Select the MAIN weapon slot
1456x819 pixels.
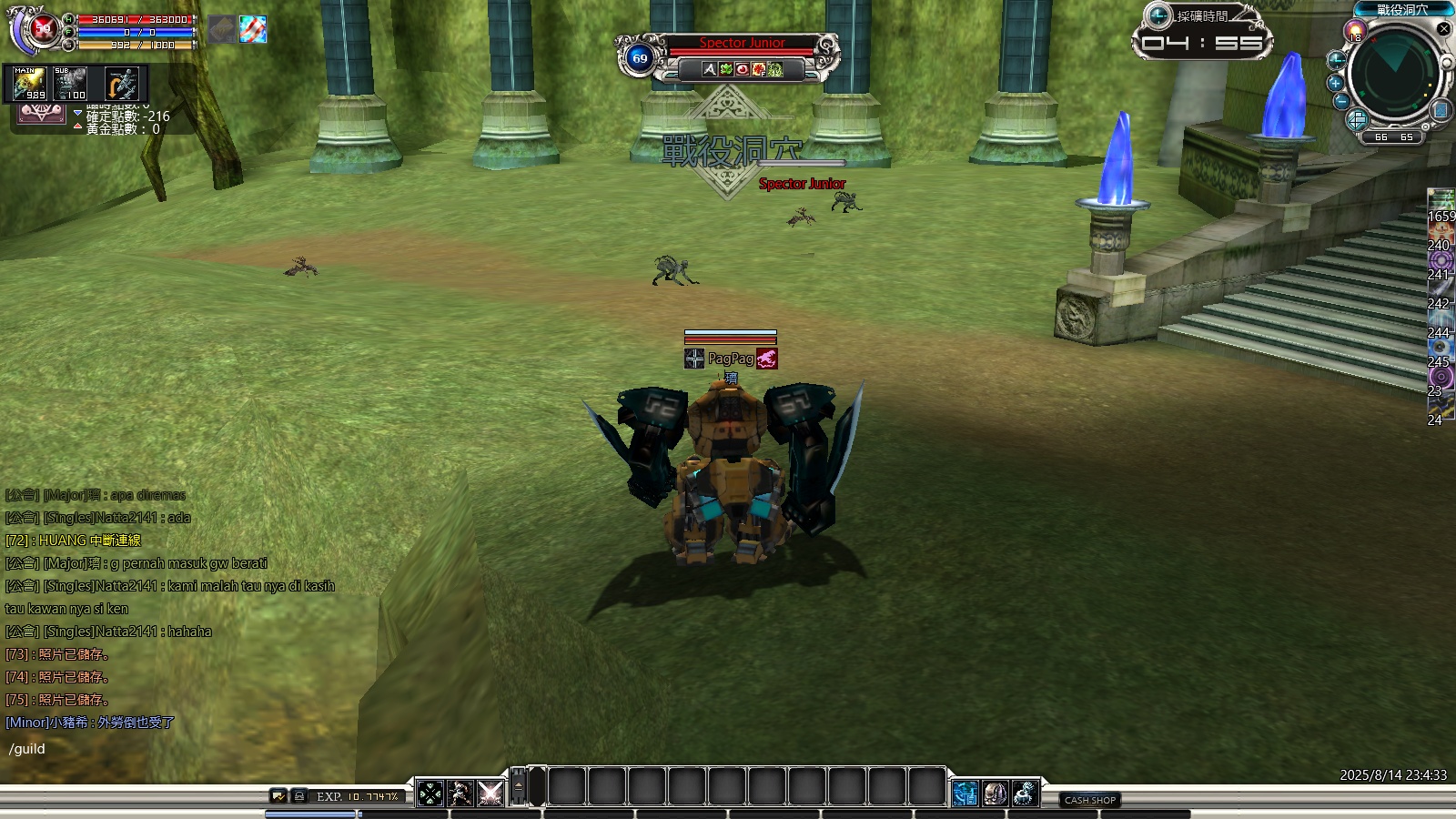coord(30,84)
